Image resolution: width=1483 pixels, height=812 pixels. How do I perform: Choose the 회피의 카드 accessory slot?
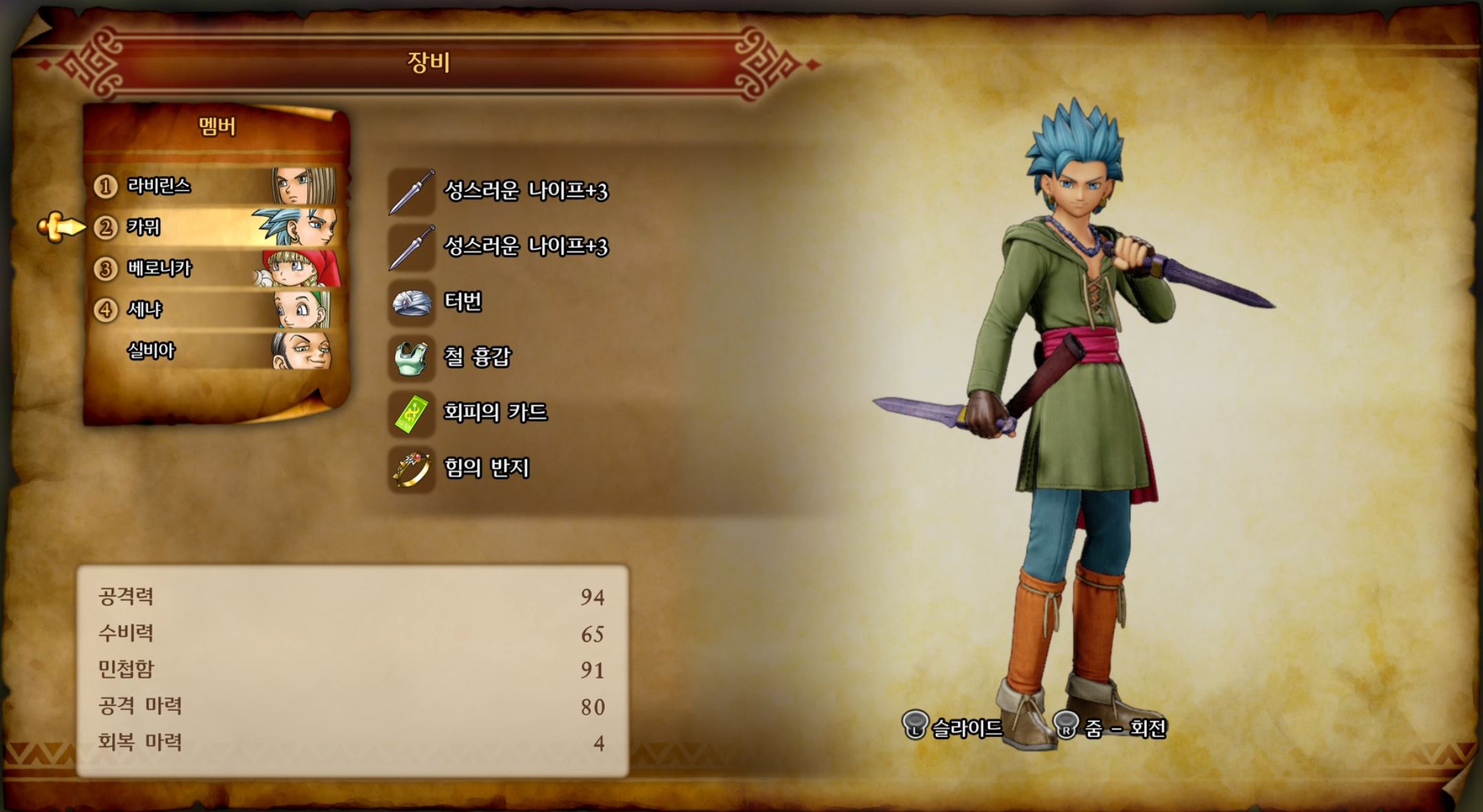494,413
